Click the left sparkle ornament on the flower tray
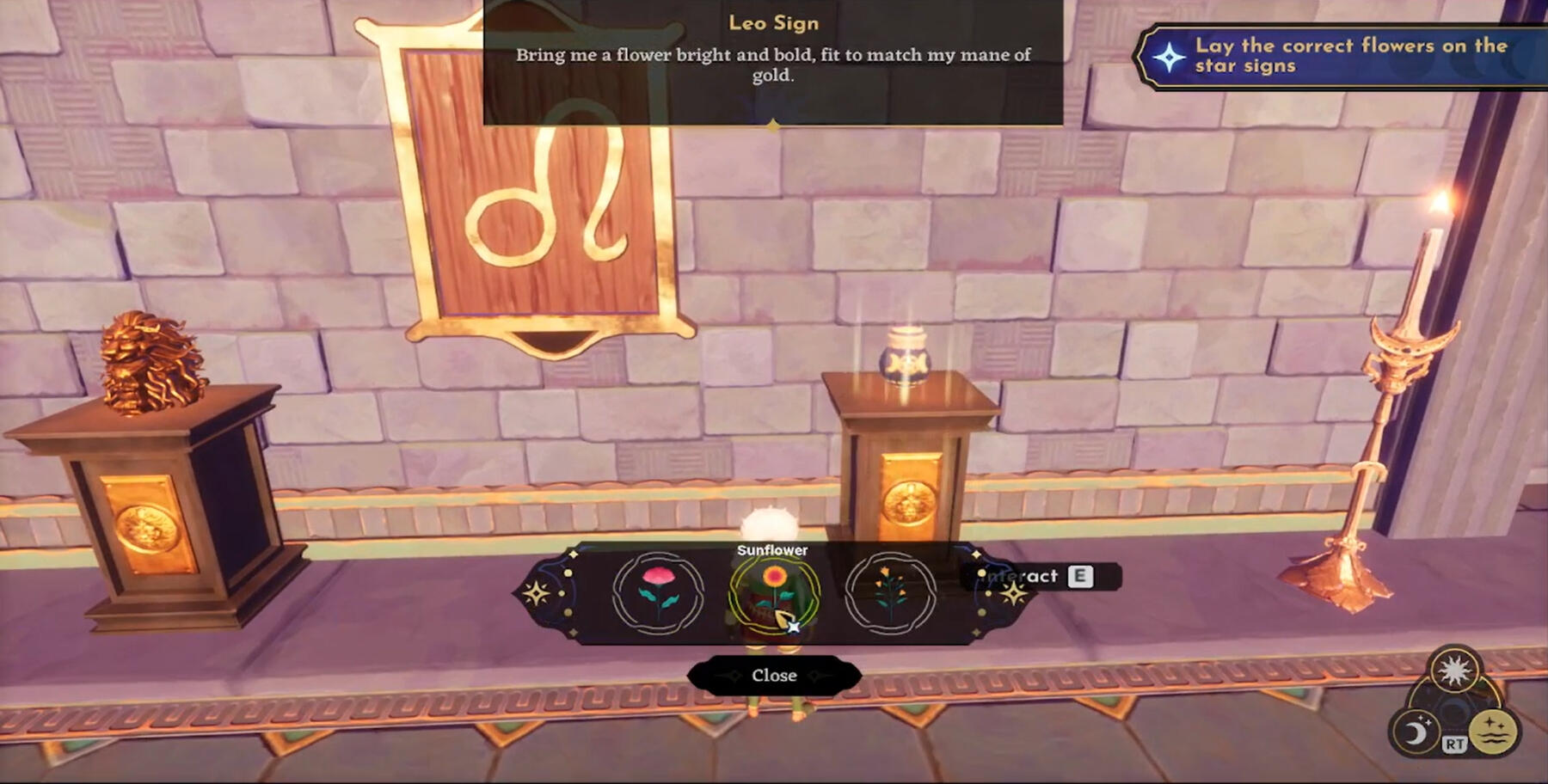The height and width of the screenshot is (784, 1548). (x=537, y=591)
